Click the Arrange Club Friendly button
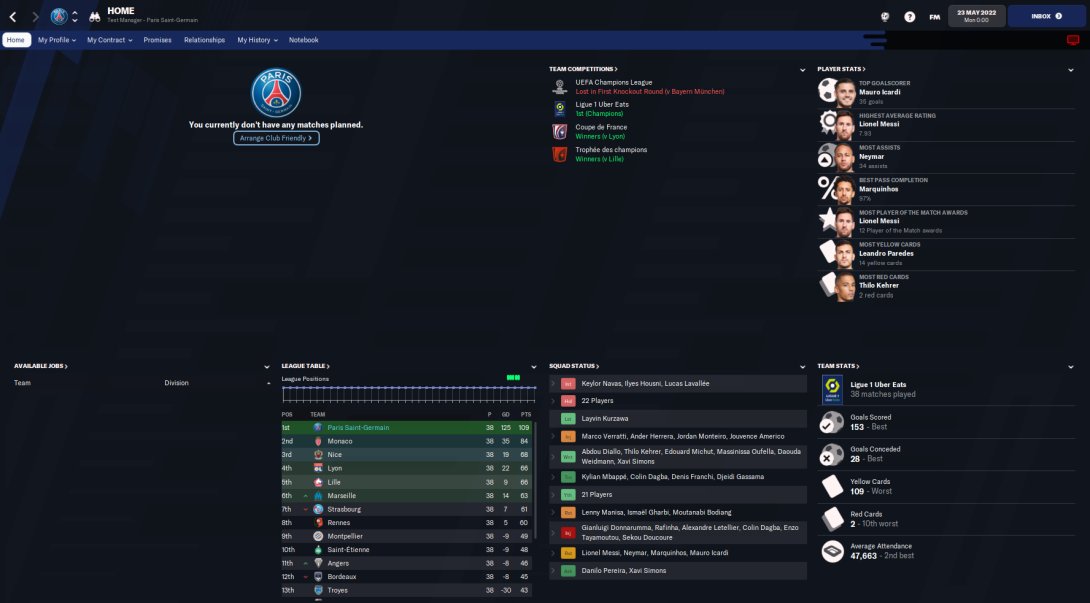Viewport: 1090px width, 603px height. [x=276, y=138]
